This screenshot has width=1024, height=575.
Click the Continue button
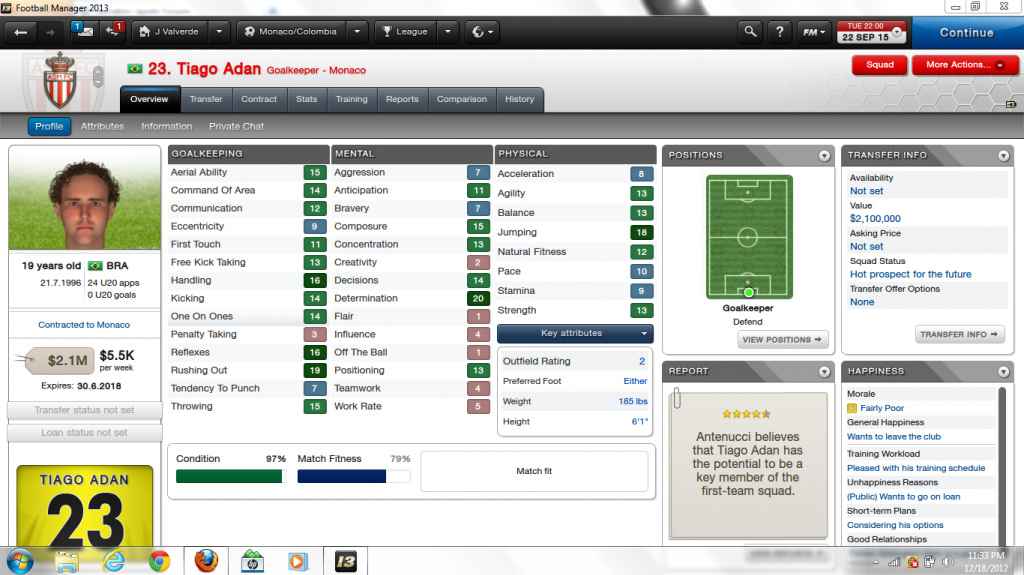pos(966,32)
